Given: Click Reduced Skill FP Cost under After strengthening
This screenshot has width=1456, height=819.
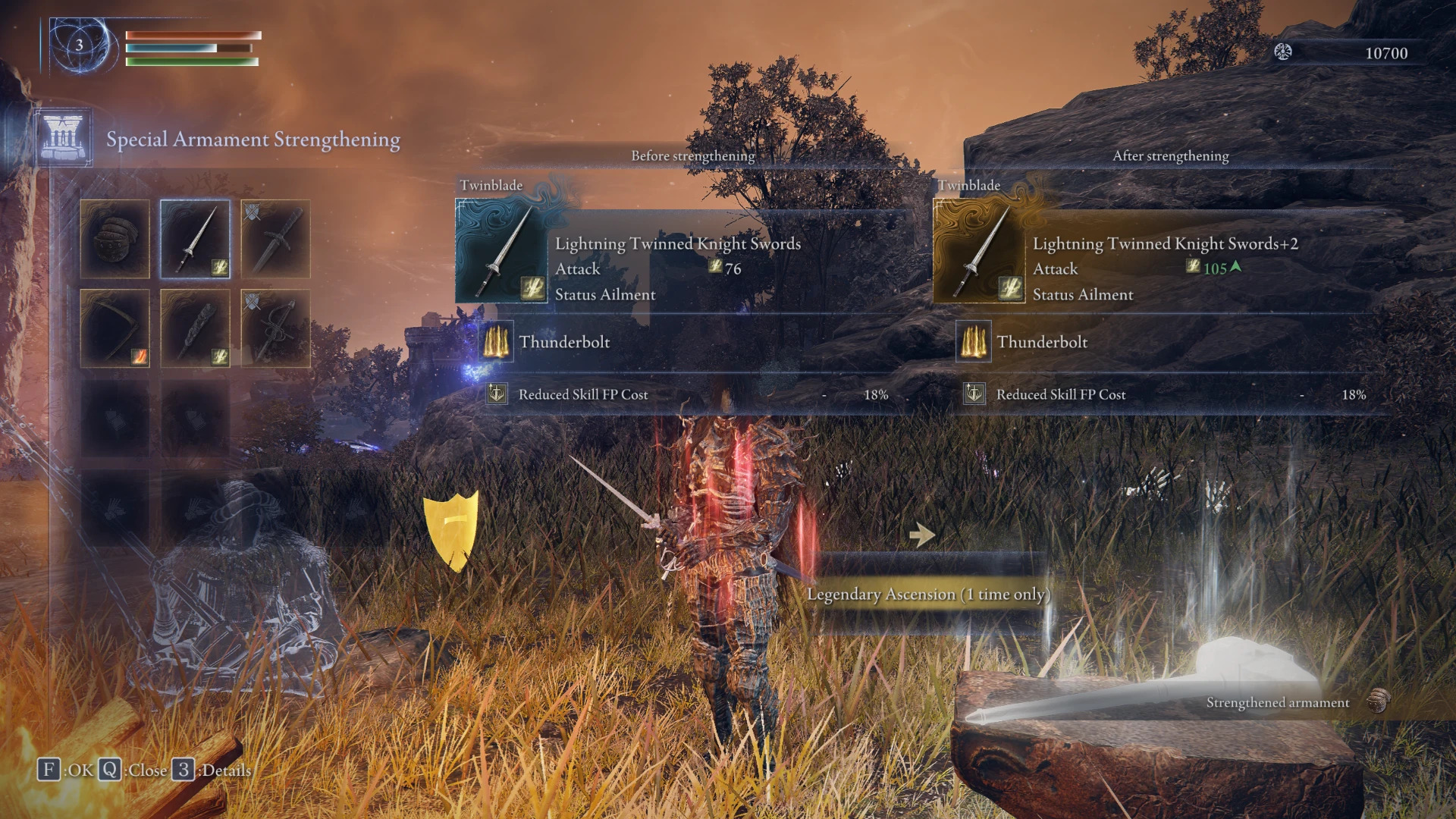Looking at the screenshot, I should point(1060,394).
